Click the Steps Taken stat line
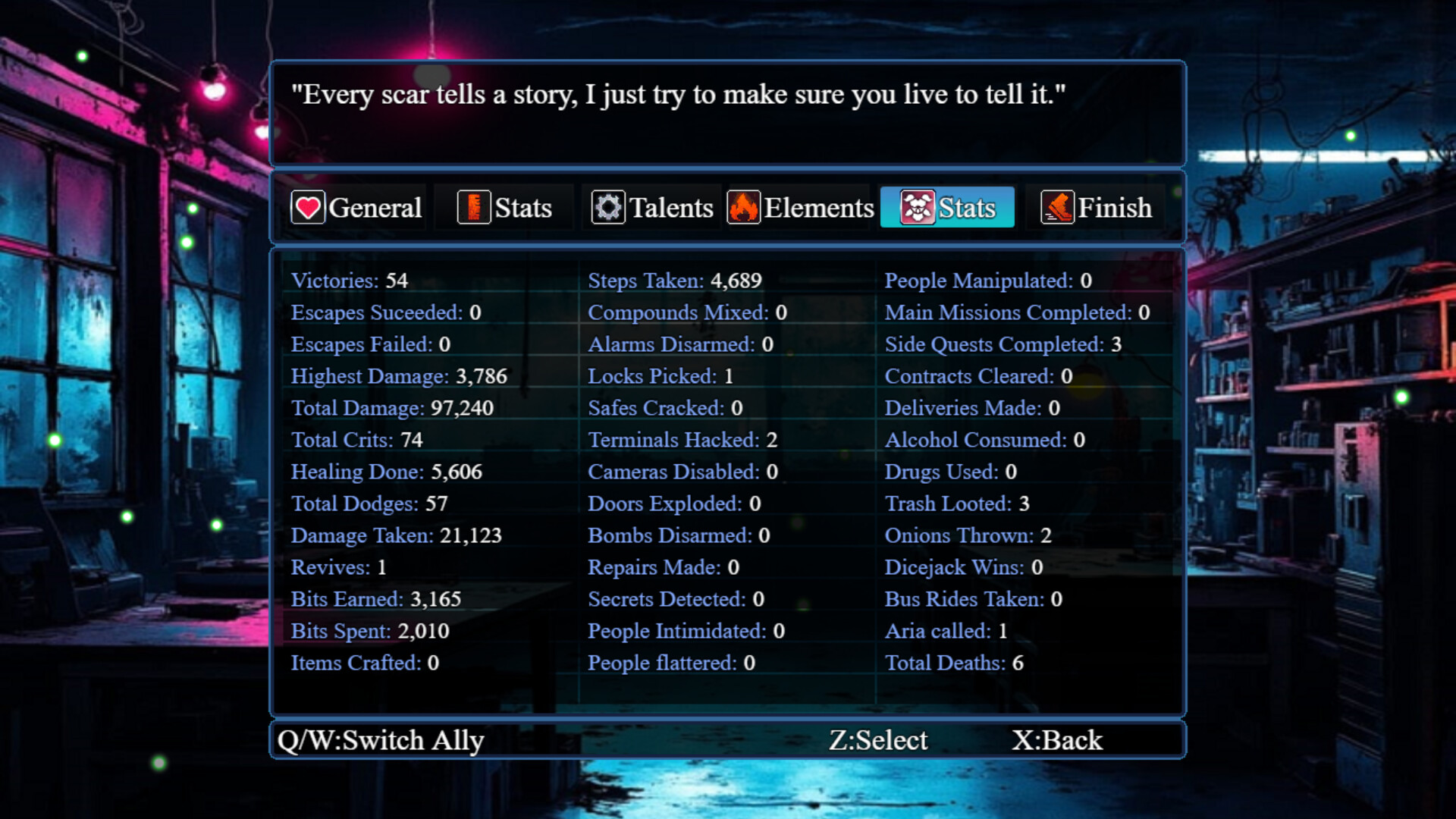 pyautogui.click(x=674, y=281)
